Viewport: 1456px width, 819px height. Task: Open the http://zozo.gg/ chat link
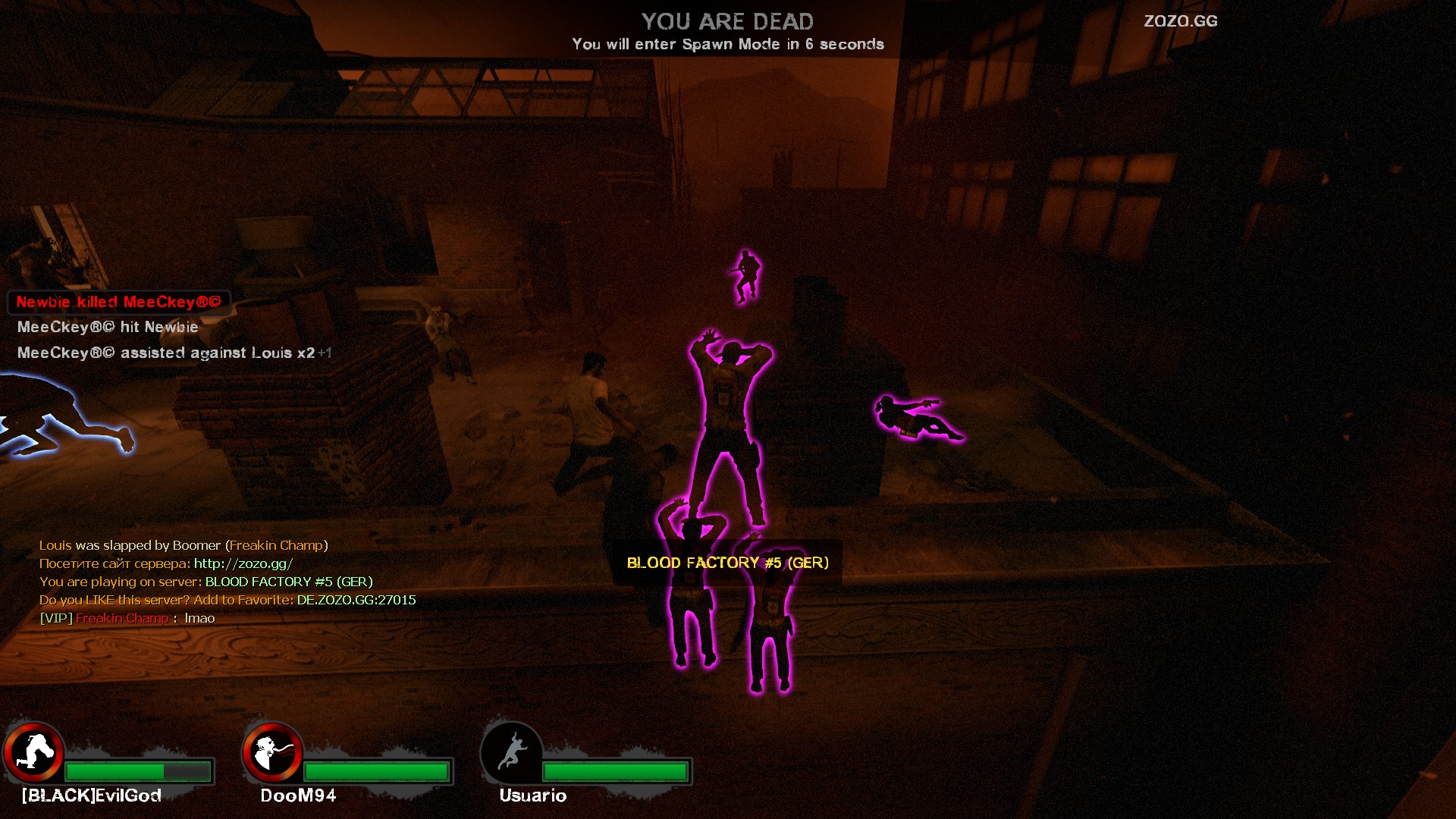[243, 563]
